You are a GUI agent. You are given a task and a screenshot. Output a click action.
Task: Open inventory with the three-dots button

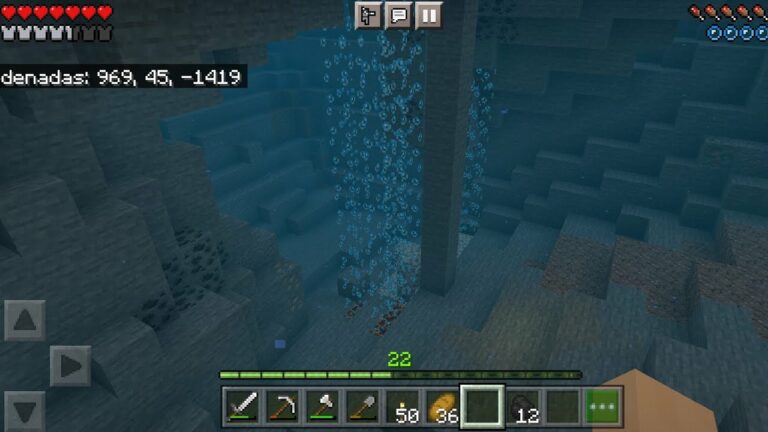(602, 407)
